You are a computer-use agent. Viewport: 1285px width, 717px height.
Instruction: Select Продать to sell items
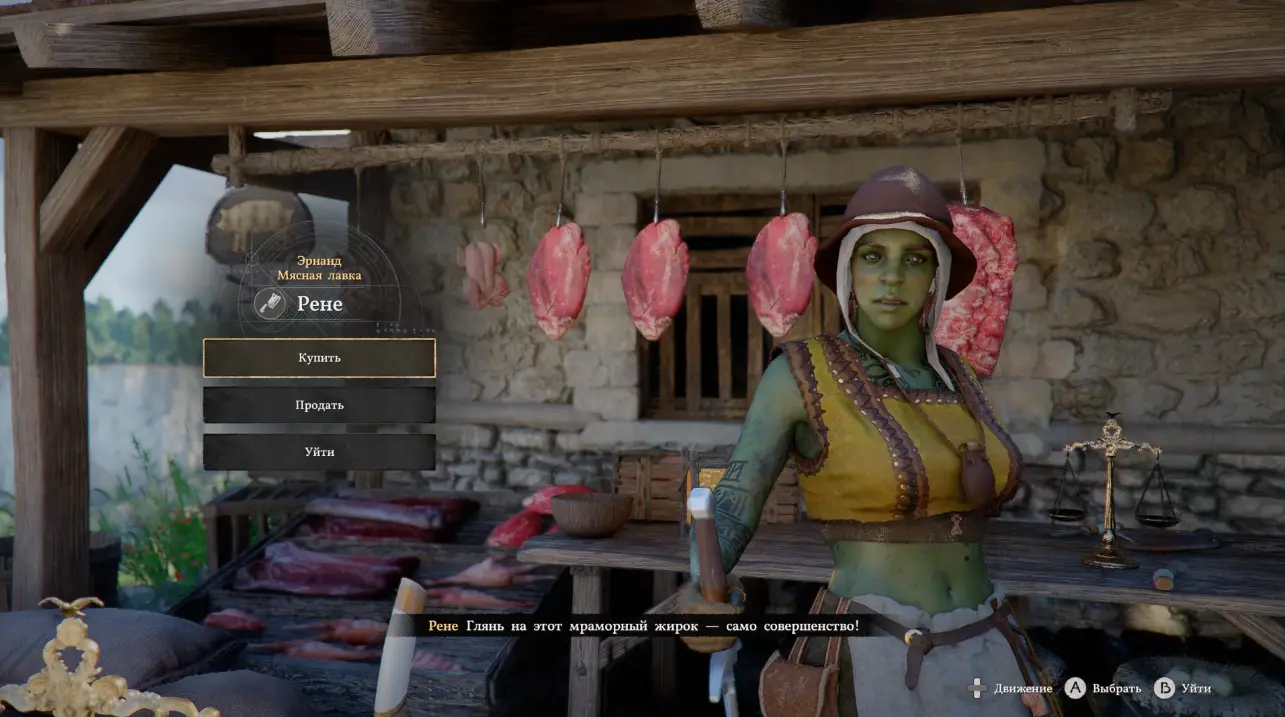click(x=319, y=405)
